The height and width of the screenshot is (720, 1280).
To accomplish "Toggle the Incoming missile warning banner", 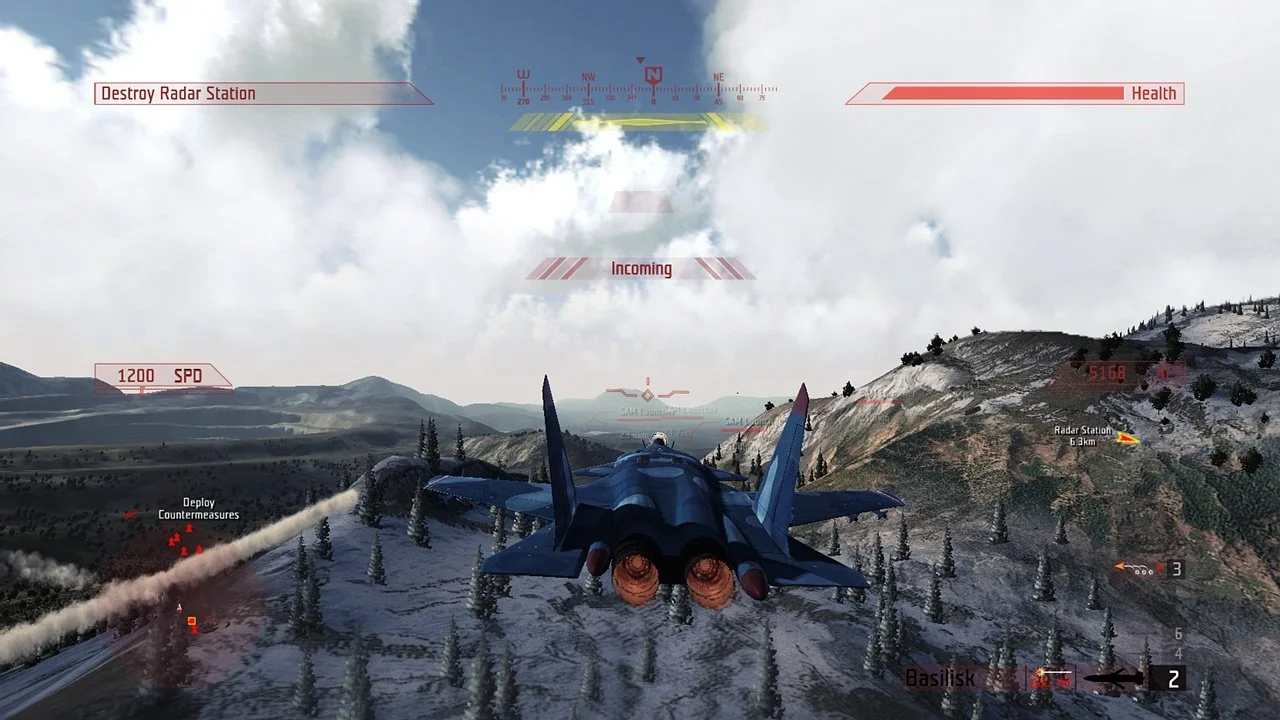I will pyautogui.click(x=640, y=268).
